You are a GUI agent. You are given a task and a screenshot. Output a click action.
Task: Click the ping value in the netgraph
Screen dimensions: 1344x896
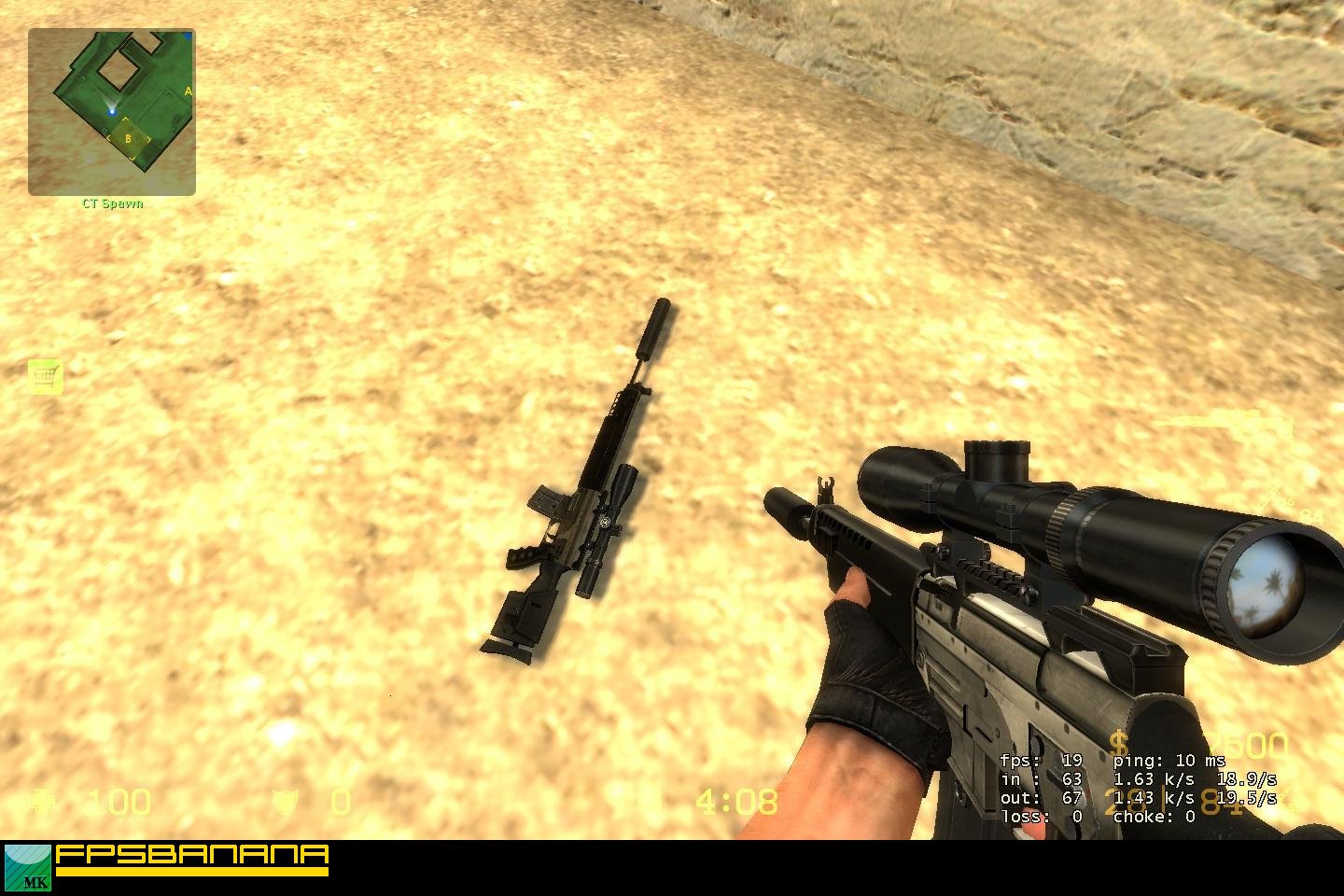tap(1184, 761)
